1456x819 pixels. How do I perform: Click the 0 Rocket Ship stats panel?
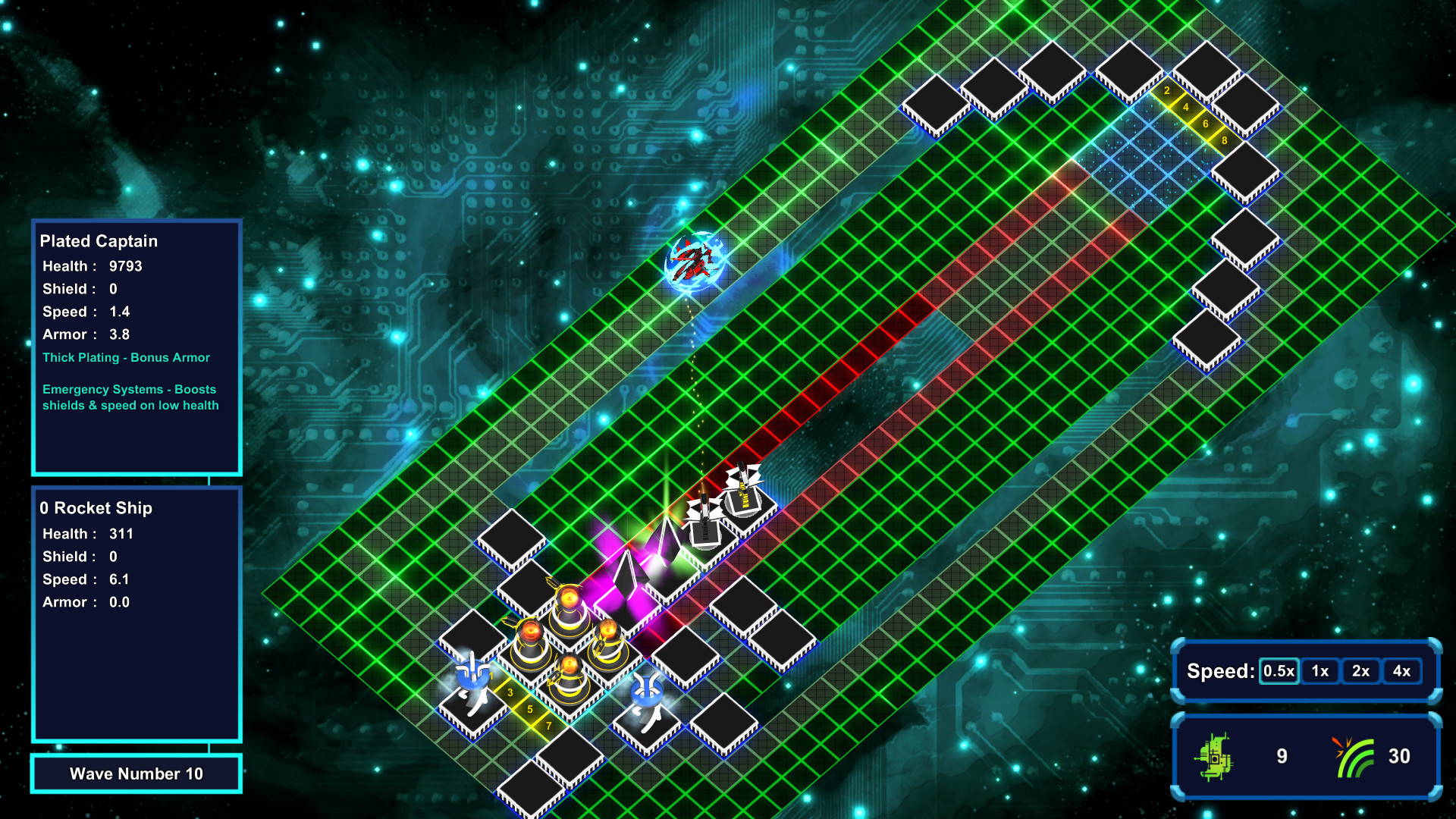click(x=136, y=614)
